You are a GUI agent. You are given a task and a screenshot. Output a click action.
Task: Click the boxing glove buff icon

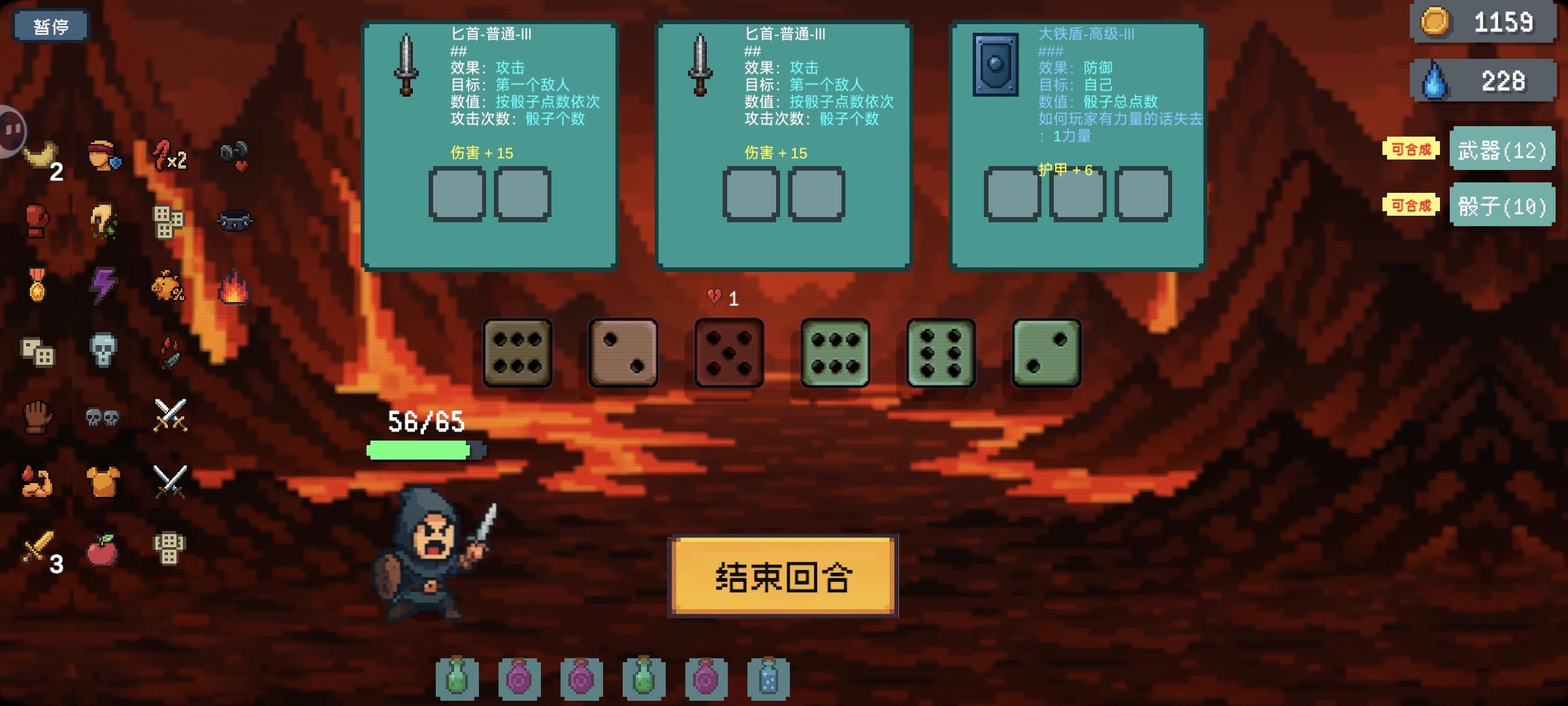pos(38,219)
